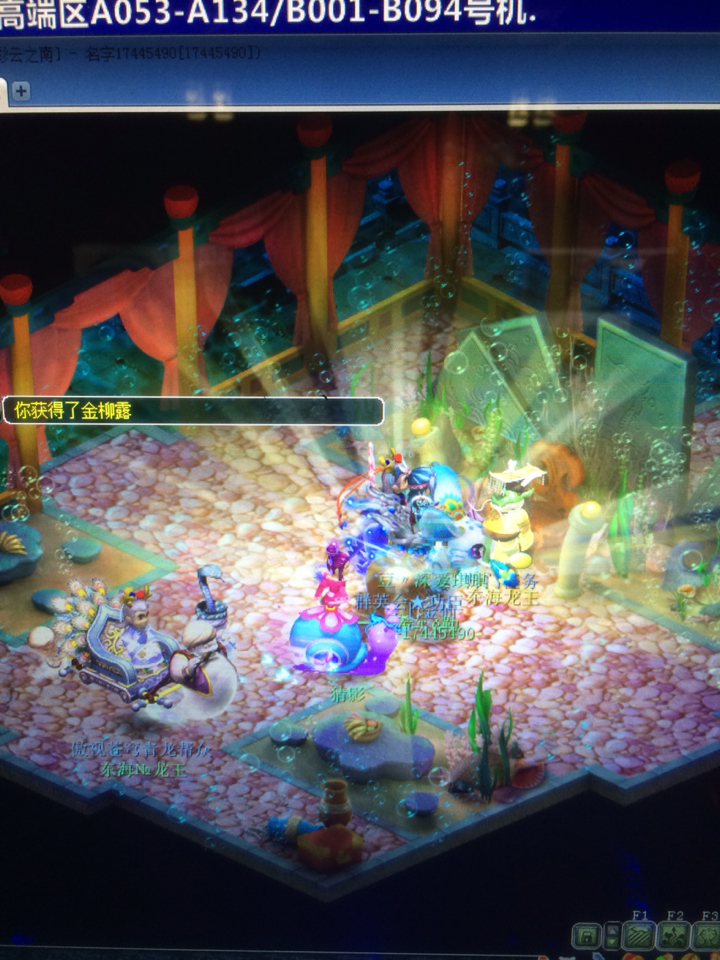Click the hotbar's down arrow

[612, 942]
